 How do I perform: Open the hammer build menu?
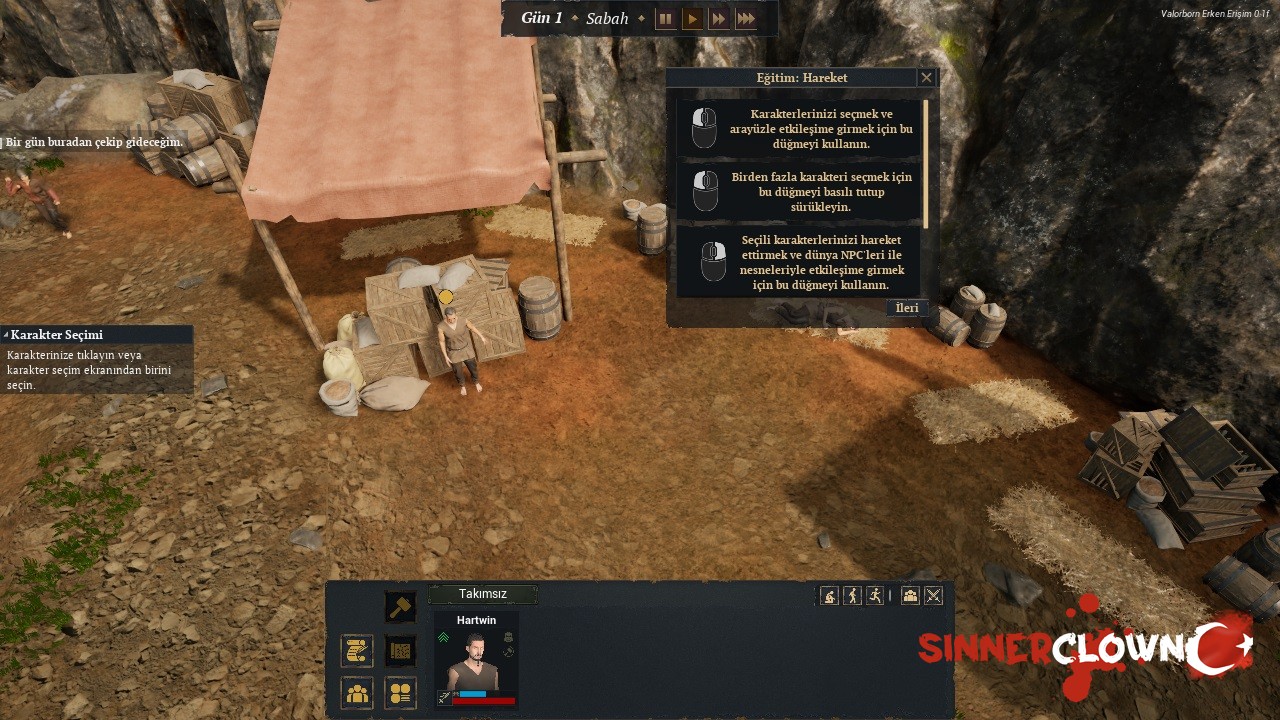pos(400,607)
